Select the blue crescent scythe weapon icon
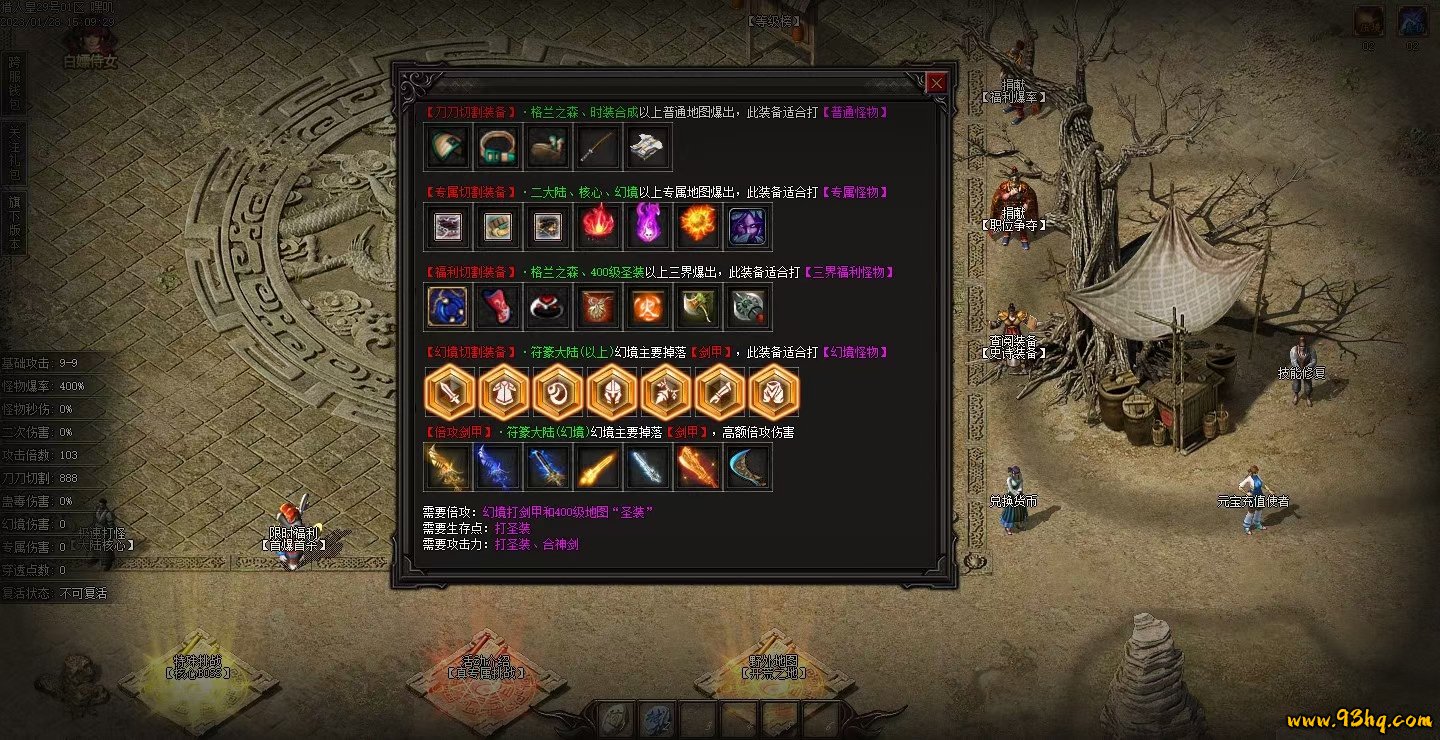The image size is (1440, 740). pyautogui.click(x=748, y=466)
